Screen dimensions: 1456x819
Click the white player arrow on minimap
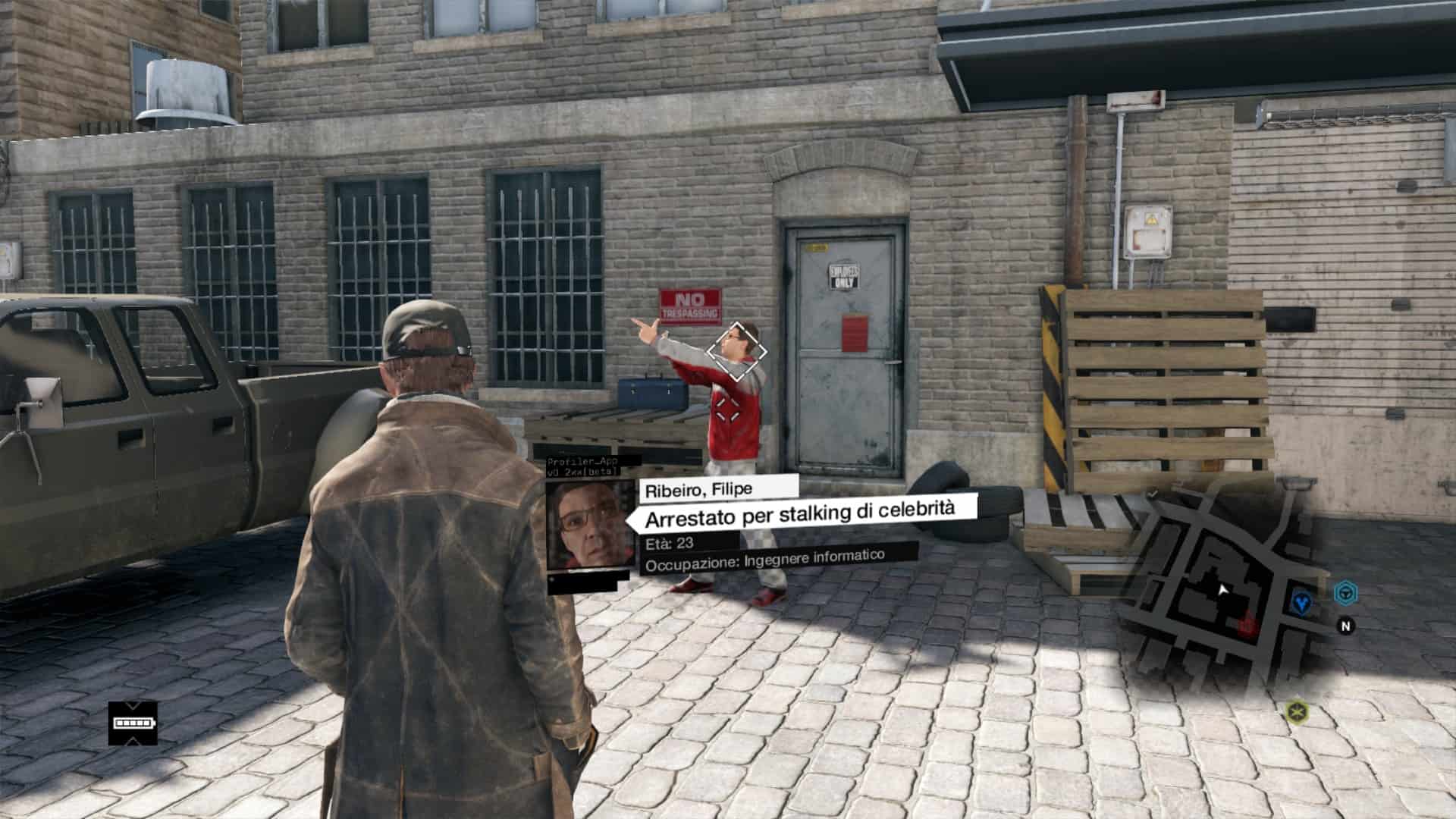pos(1222,590)
